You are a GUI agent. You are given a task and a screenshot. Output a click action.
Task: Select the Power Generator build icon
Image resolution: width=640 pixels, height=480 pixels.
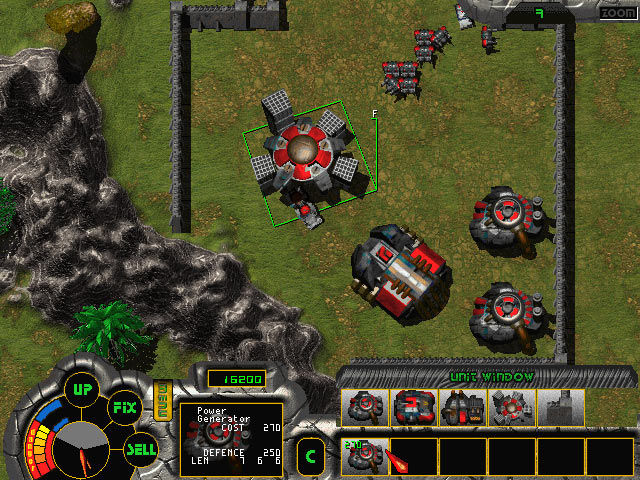click(x=510, y=407)
